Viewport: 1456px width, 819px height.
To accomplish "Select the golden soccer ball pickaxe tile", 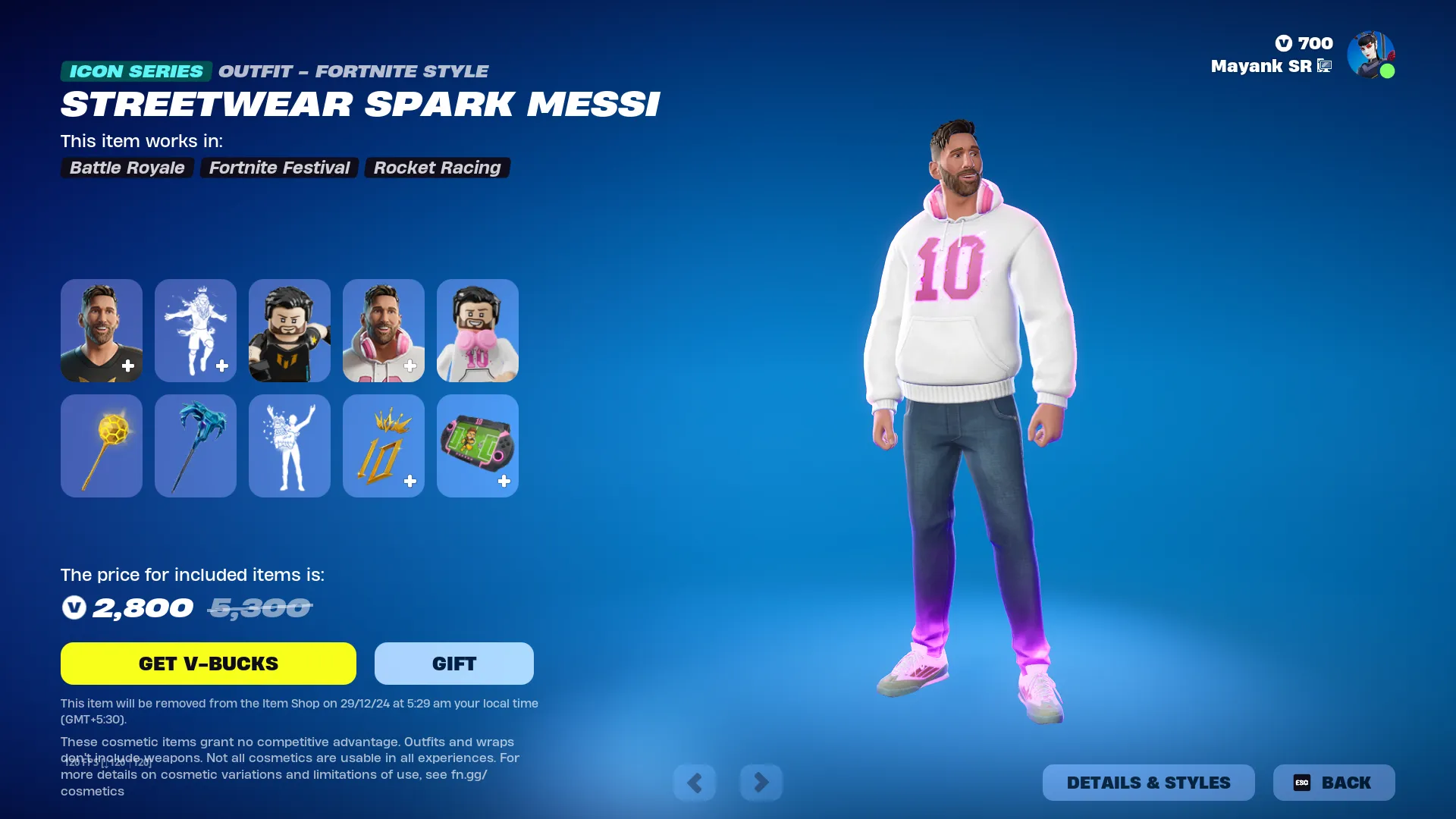I will click(101, 446).
